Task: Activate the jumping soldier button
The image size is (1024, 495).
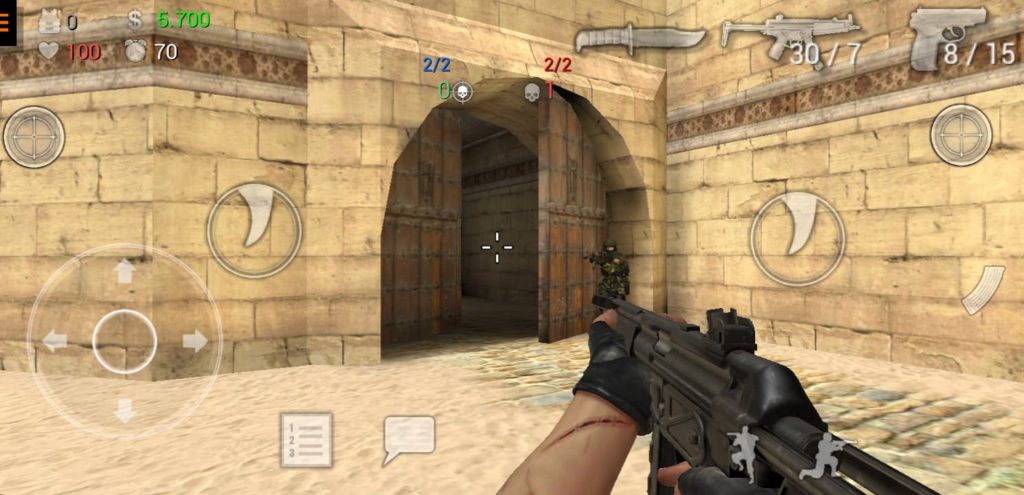Action: [x=744, y=453]
